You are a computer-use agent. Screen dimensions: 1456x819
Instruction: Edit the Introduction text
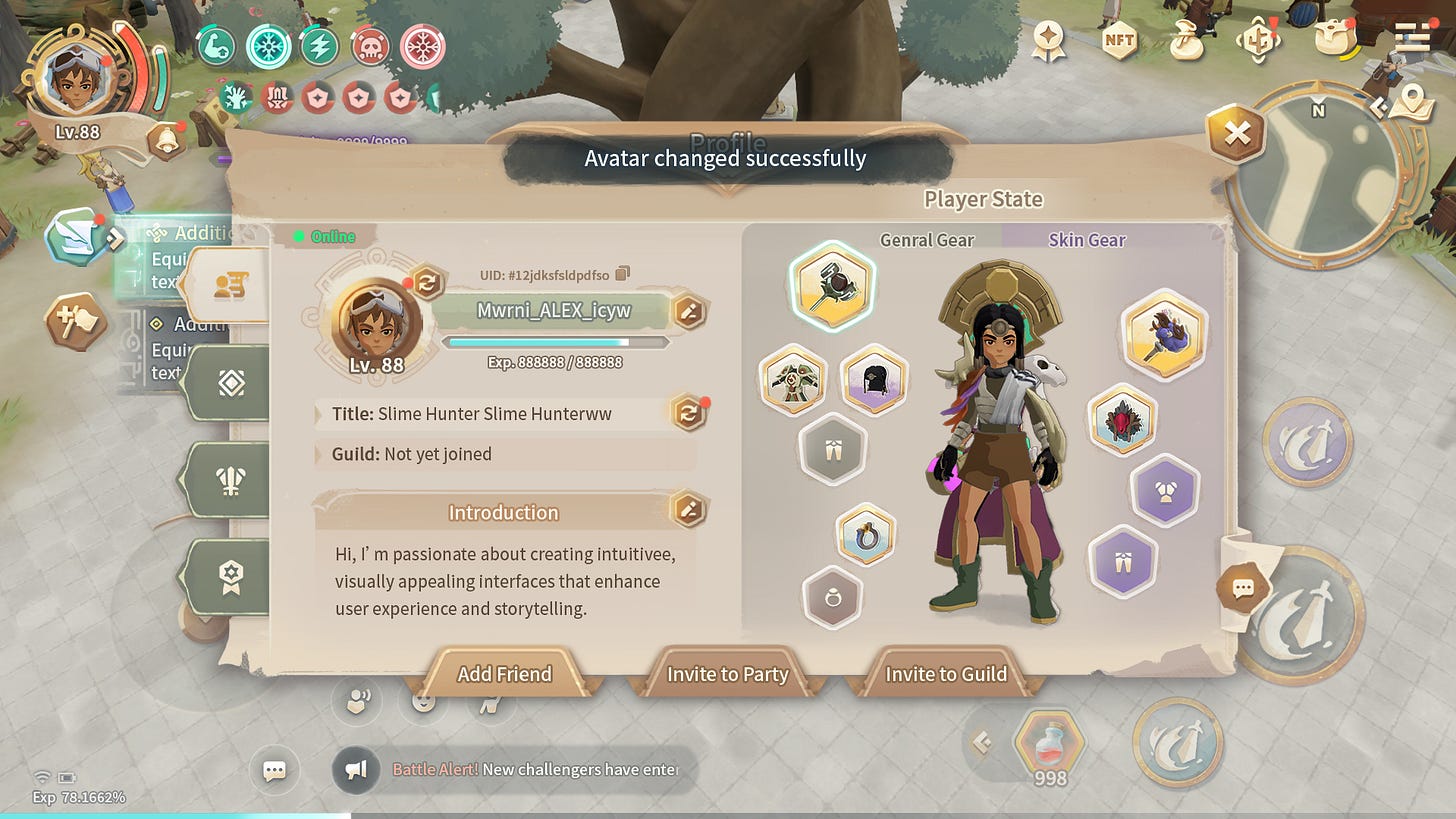point(687,509)
